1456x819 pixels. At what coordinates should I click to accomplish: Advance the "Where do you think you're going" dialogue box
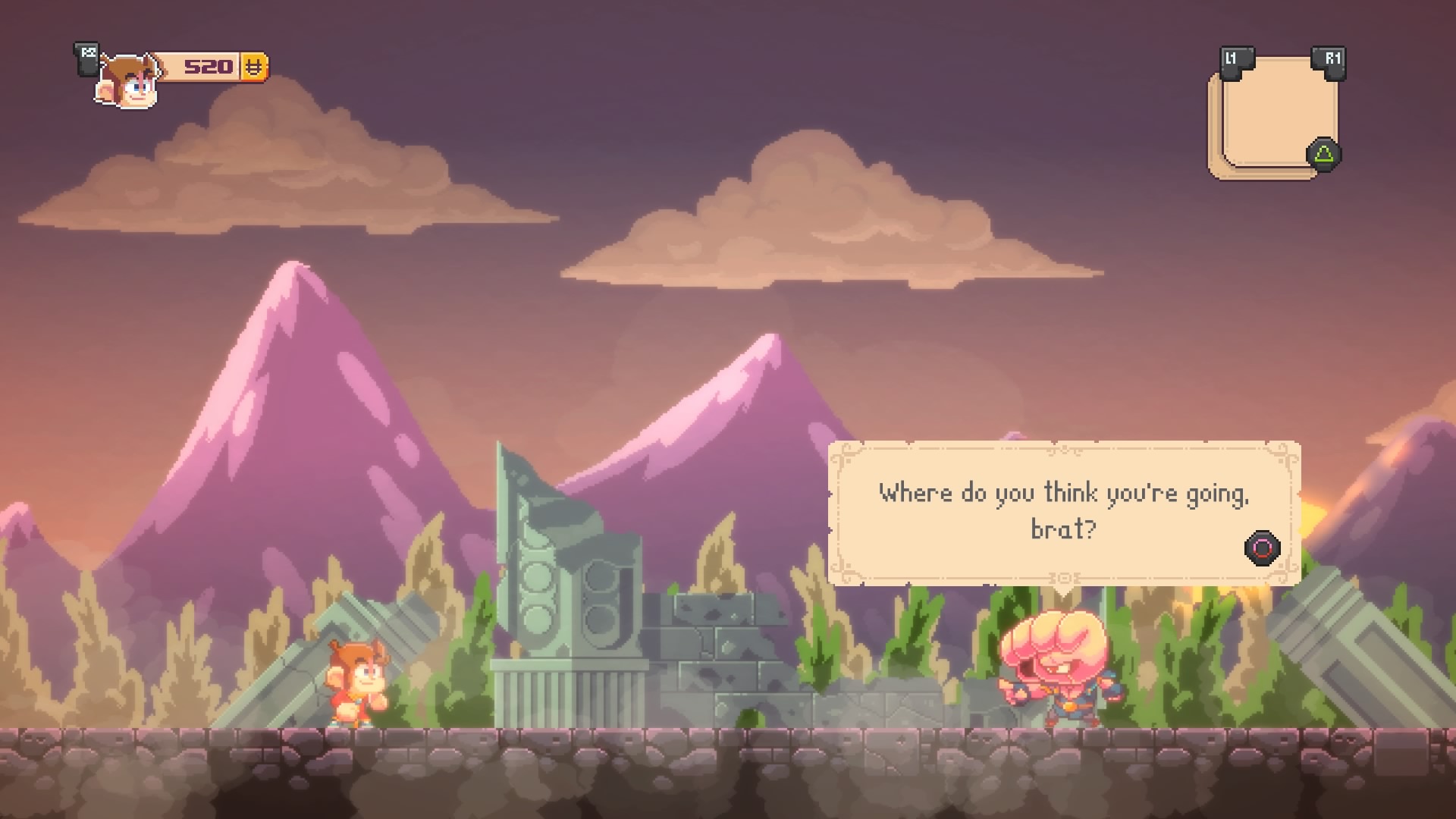(x=1262, y=548)
